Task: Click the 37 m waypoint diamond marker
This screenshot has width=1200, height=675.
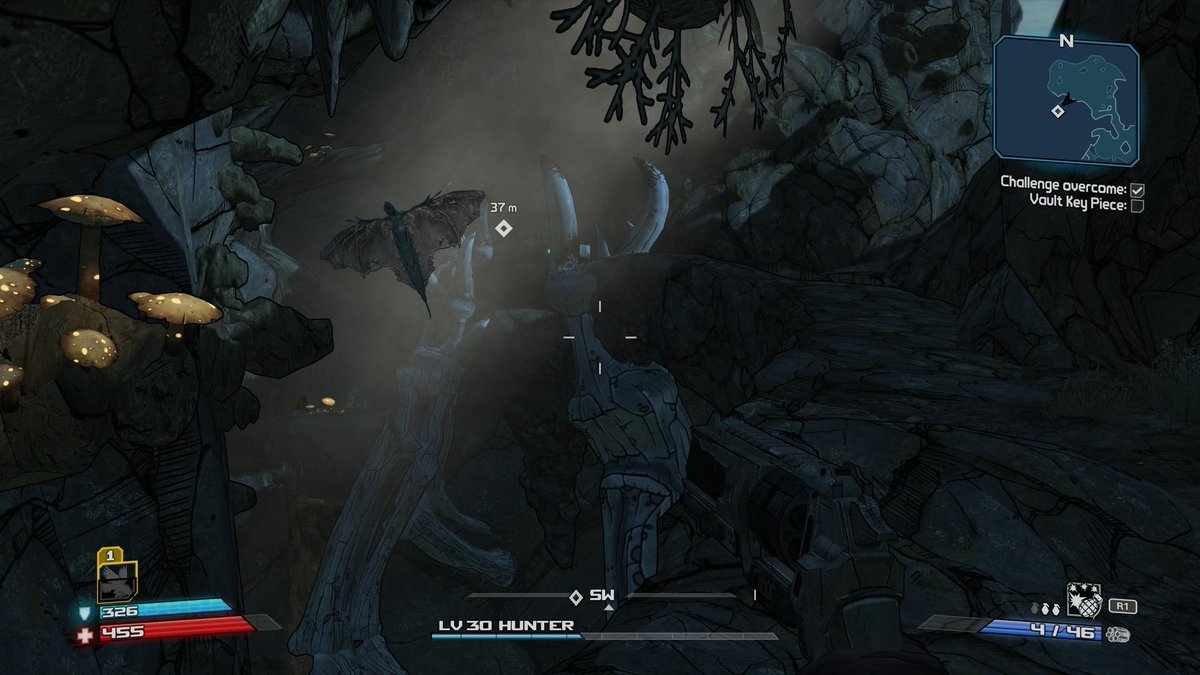Action: tap(504, 228)
